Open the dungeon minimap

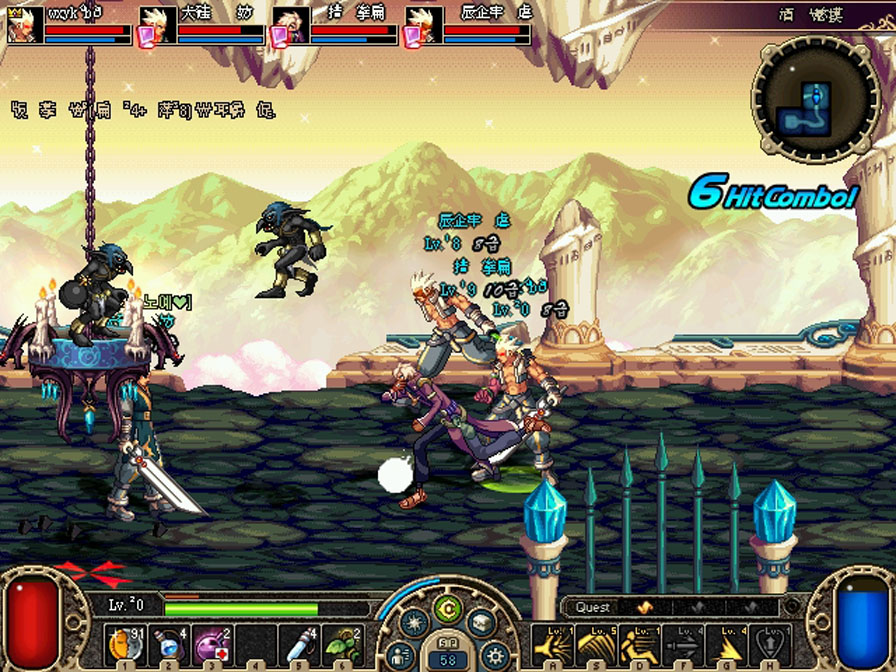point(817,98)
